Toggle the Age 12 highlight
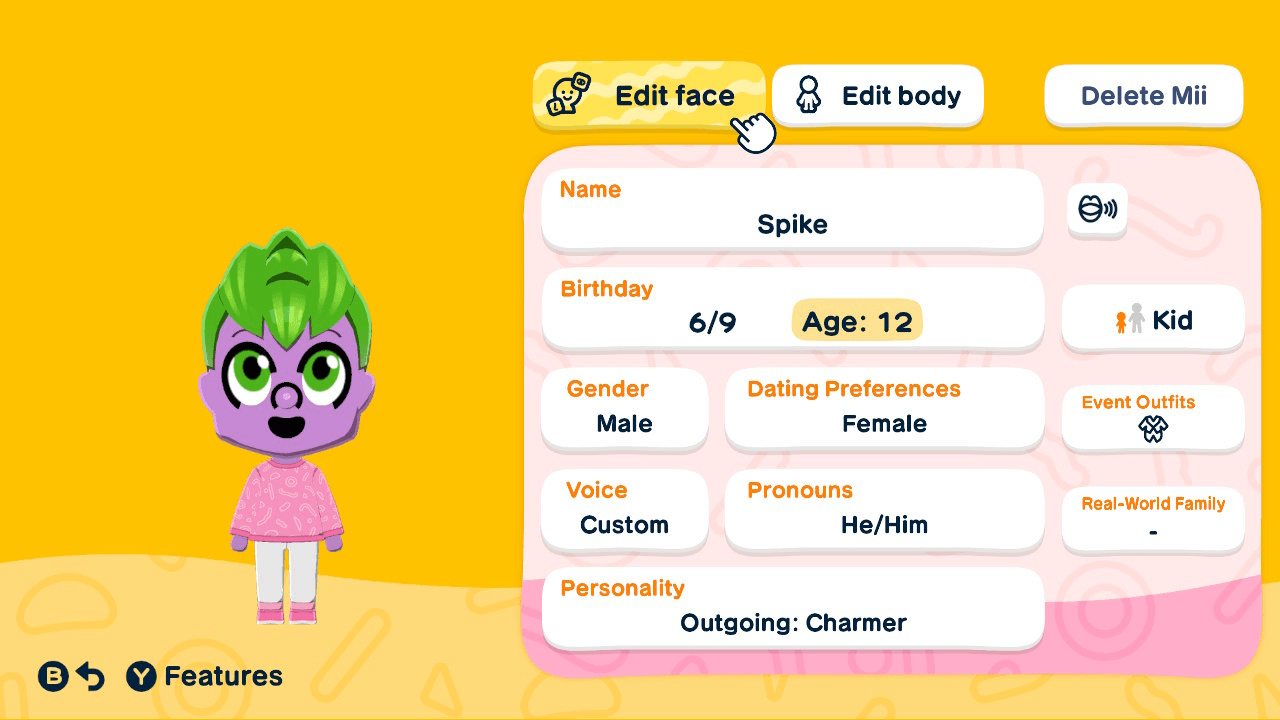1280x720 pixels. (856, 321)
